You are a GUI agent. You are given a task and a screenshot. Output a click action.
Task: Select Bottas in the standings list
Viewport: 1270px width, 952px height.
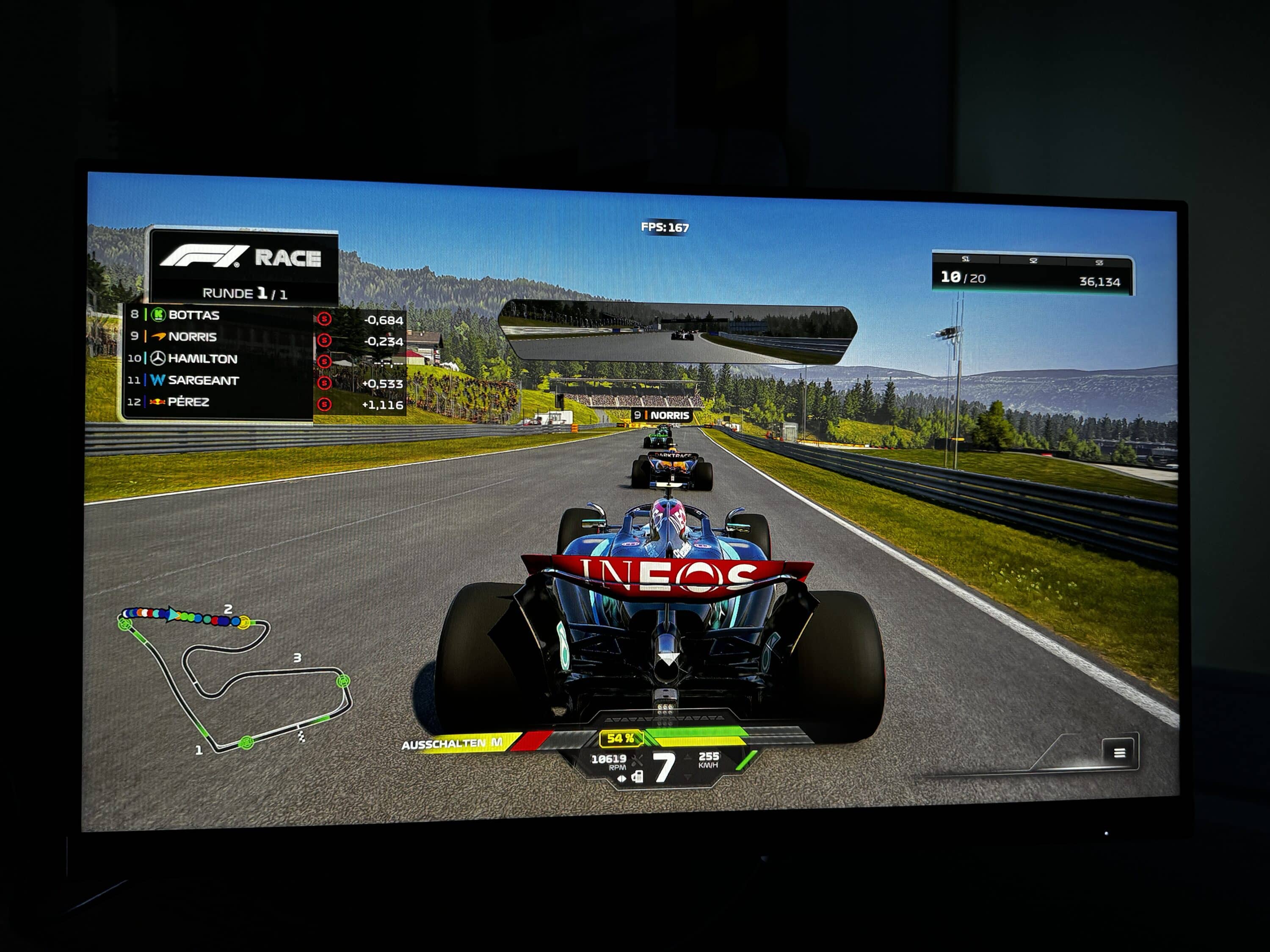coord(193,315)
